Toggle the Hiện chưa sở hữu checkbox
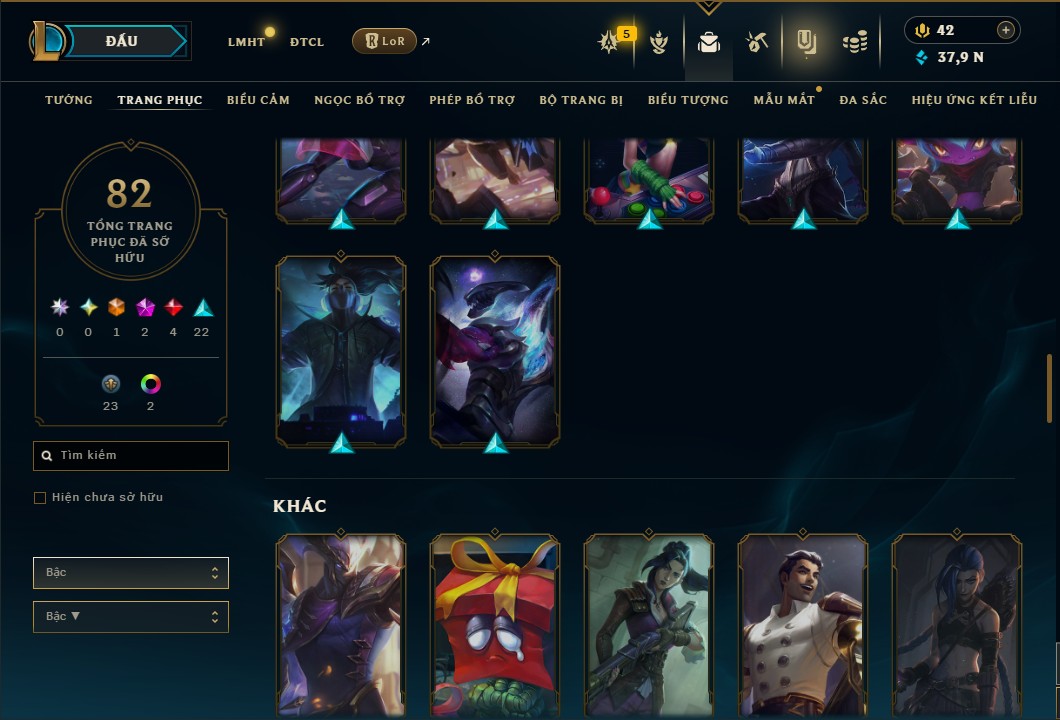Viewport: 1060px width, 720px height. 40,498
